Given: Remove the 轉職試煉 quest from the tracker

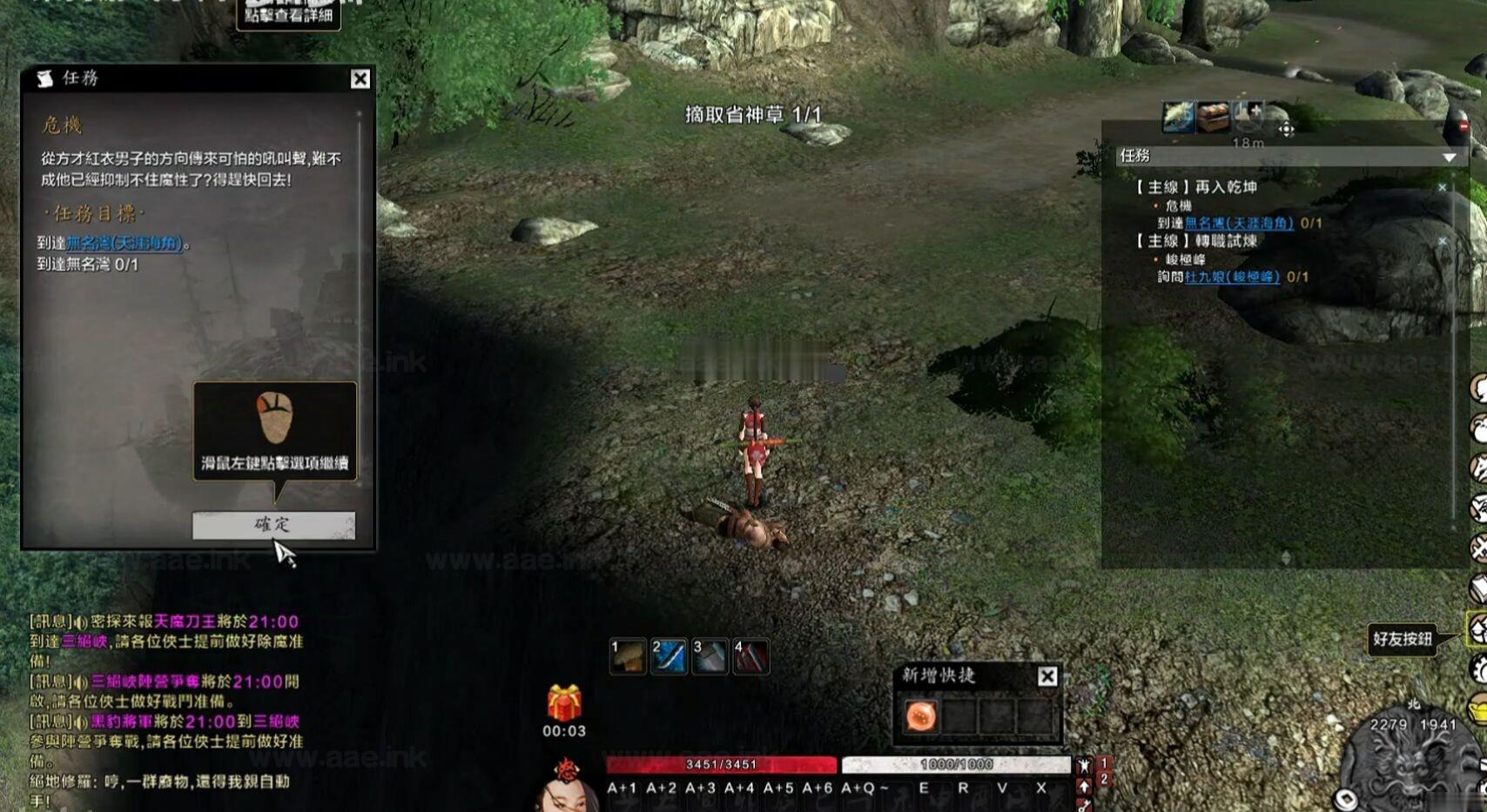Looking at the screenshot, I should pyautogui.click(x=1443, y=241).
